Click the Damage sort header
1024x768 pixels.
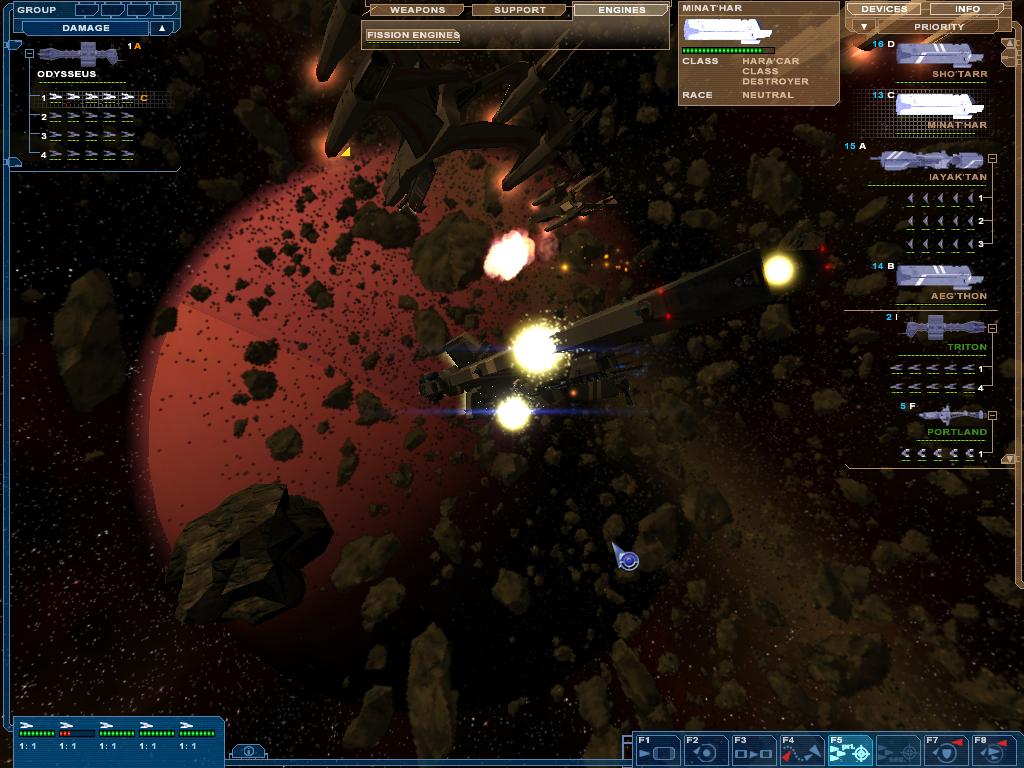[86, 28]
